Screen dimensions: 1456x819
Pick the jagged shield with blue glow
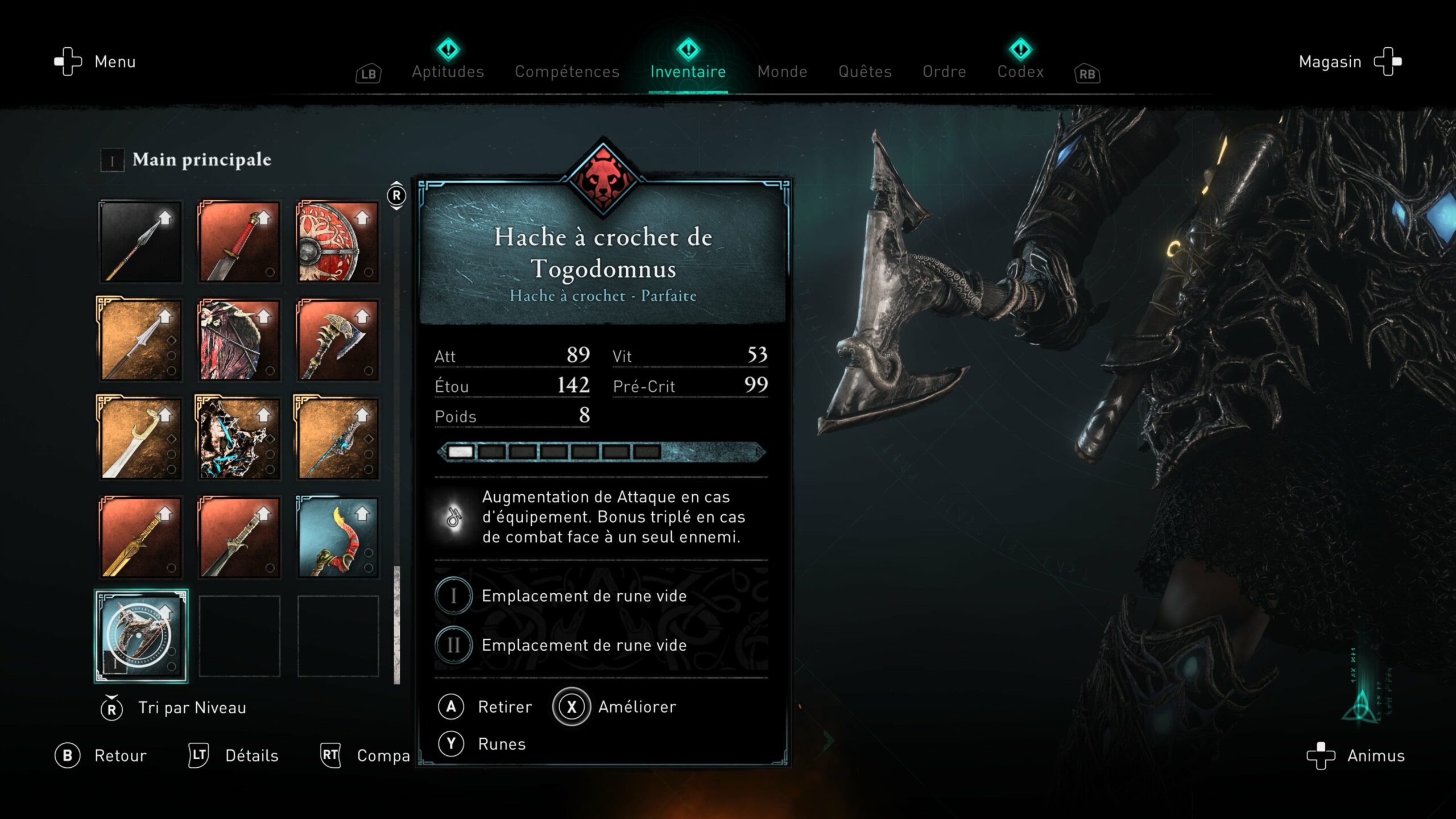[239, 439]
